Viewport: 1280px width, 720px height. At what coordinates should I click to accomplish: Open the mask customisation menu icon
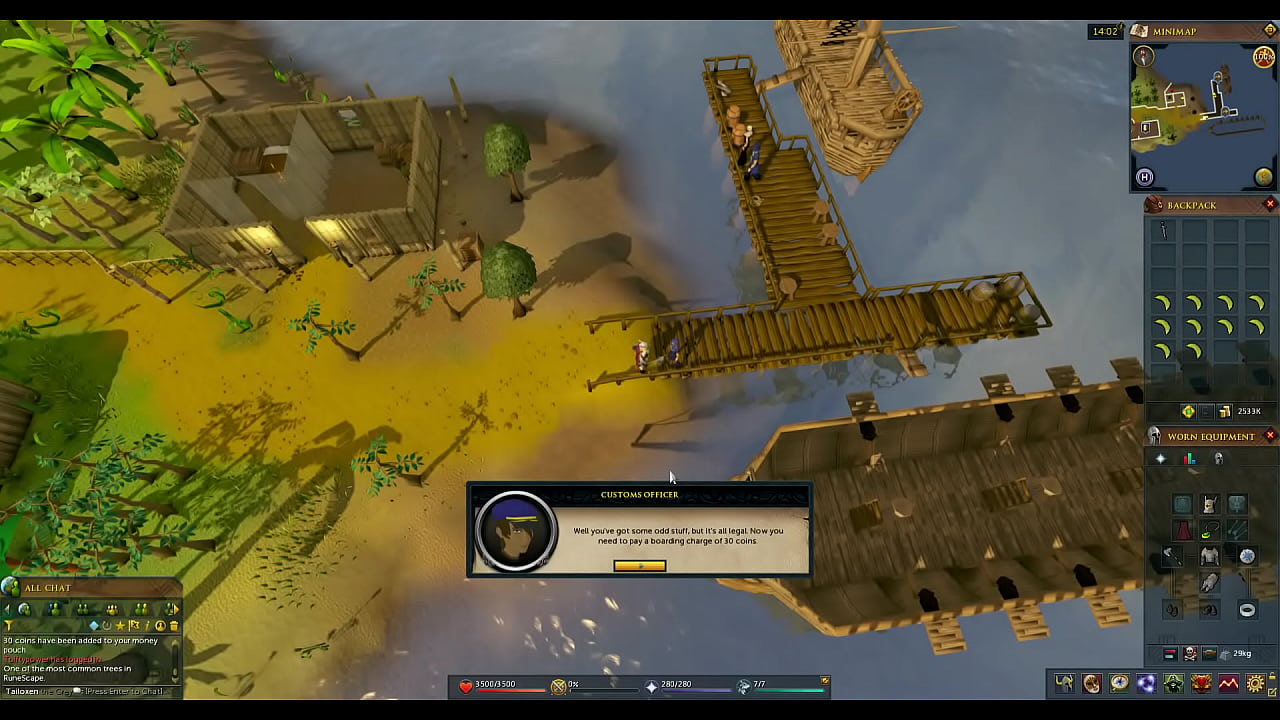(1091, 684)
